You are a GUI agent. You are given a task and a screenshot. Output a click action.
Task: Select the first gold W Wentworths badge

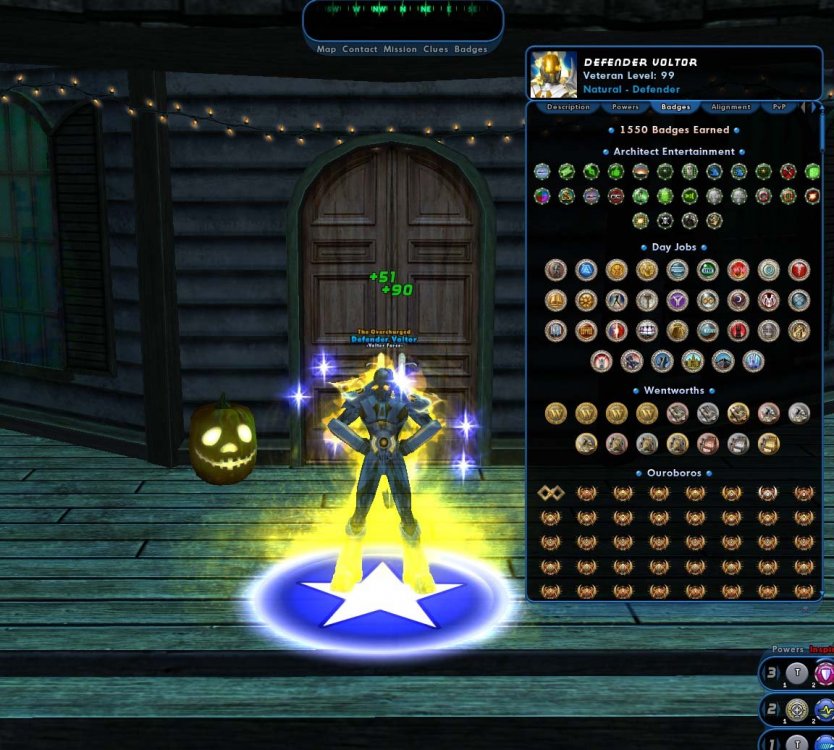(x=556, y=413)
